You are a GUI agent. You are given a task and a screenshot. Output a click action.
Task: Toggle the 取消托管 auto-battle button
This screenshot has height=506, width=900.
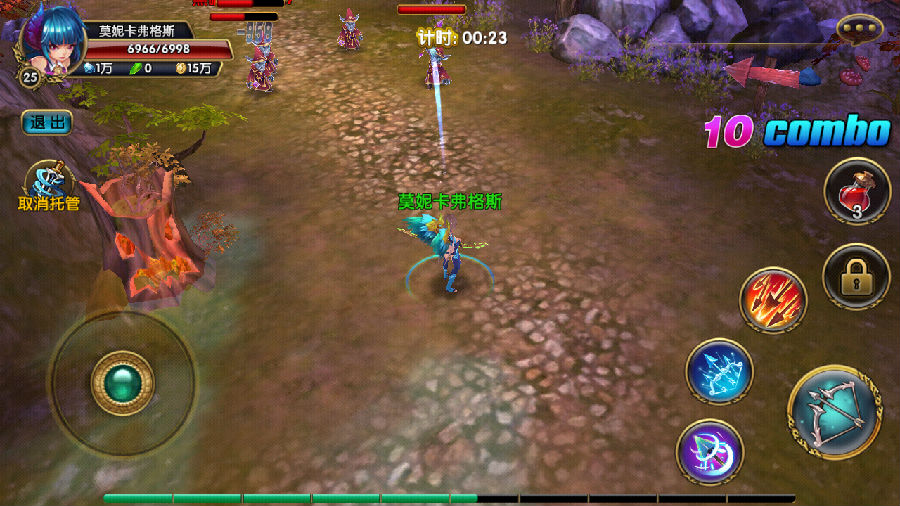point(49,183)
